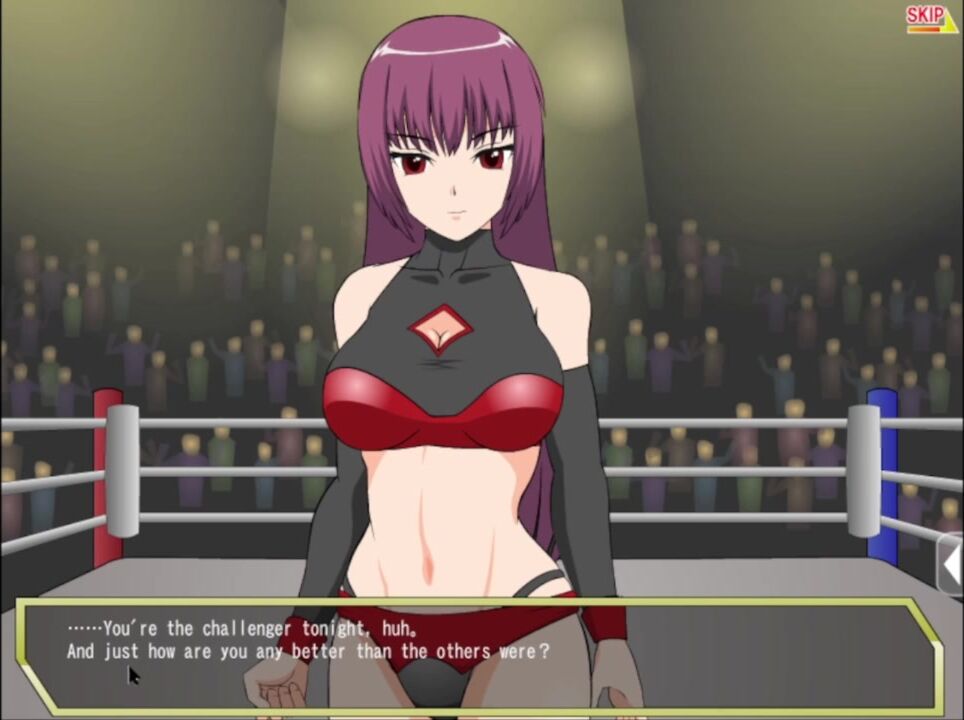
Task: Advance the challenger dialogue text box
Action: pyautogui.click(x=480, y=655)
